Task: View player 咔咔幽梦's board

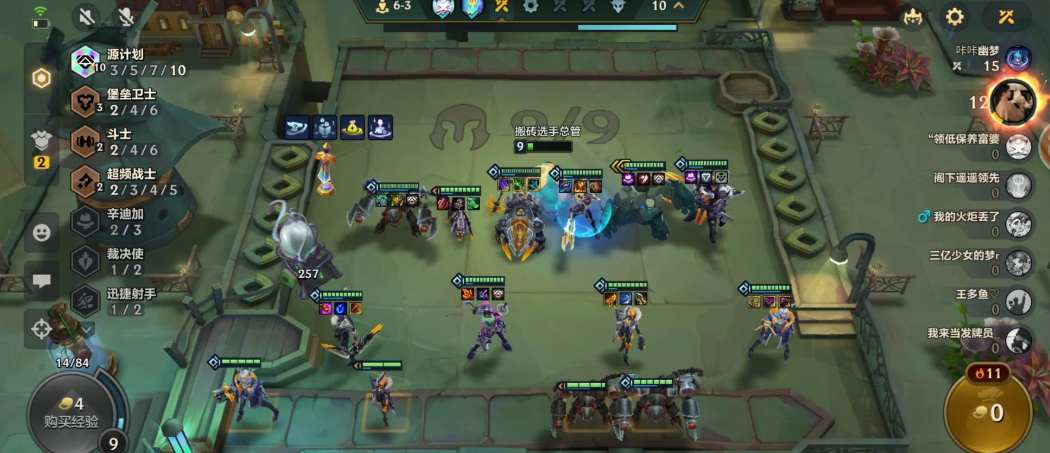Action: point(1018,58)
